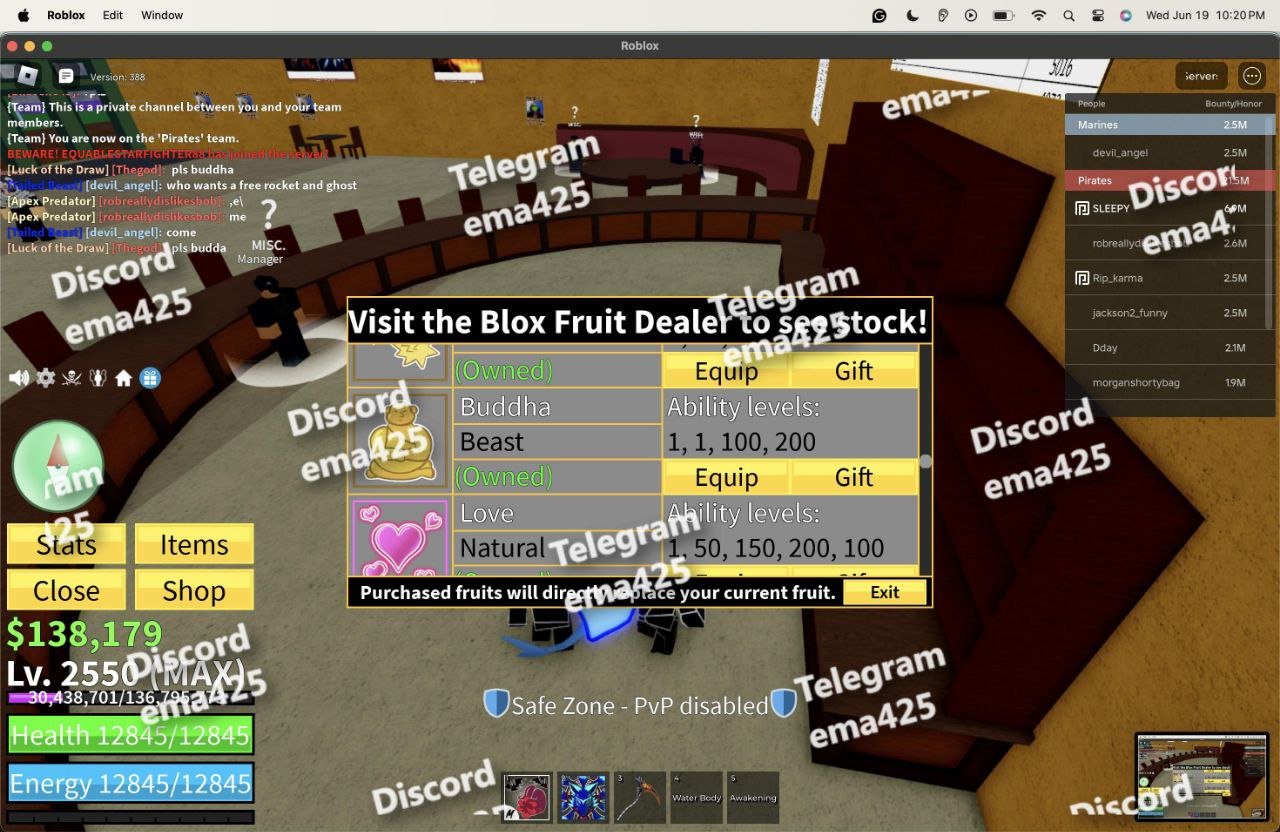Gift the Buddha fruit
The image size is (1280, 832).
[854, 477]
